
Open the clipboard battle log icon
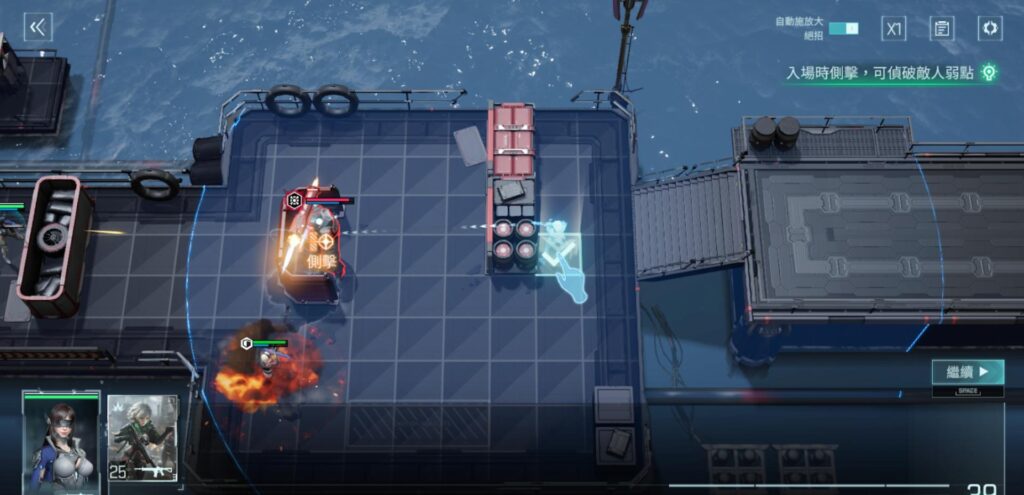(941, 28)
